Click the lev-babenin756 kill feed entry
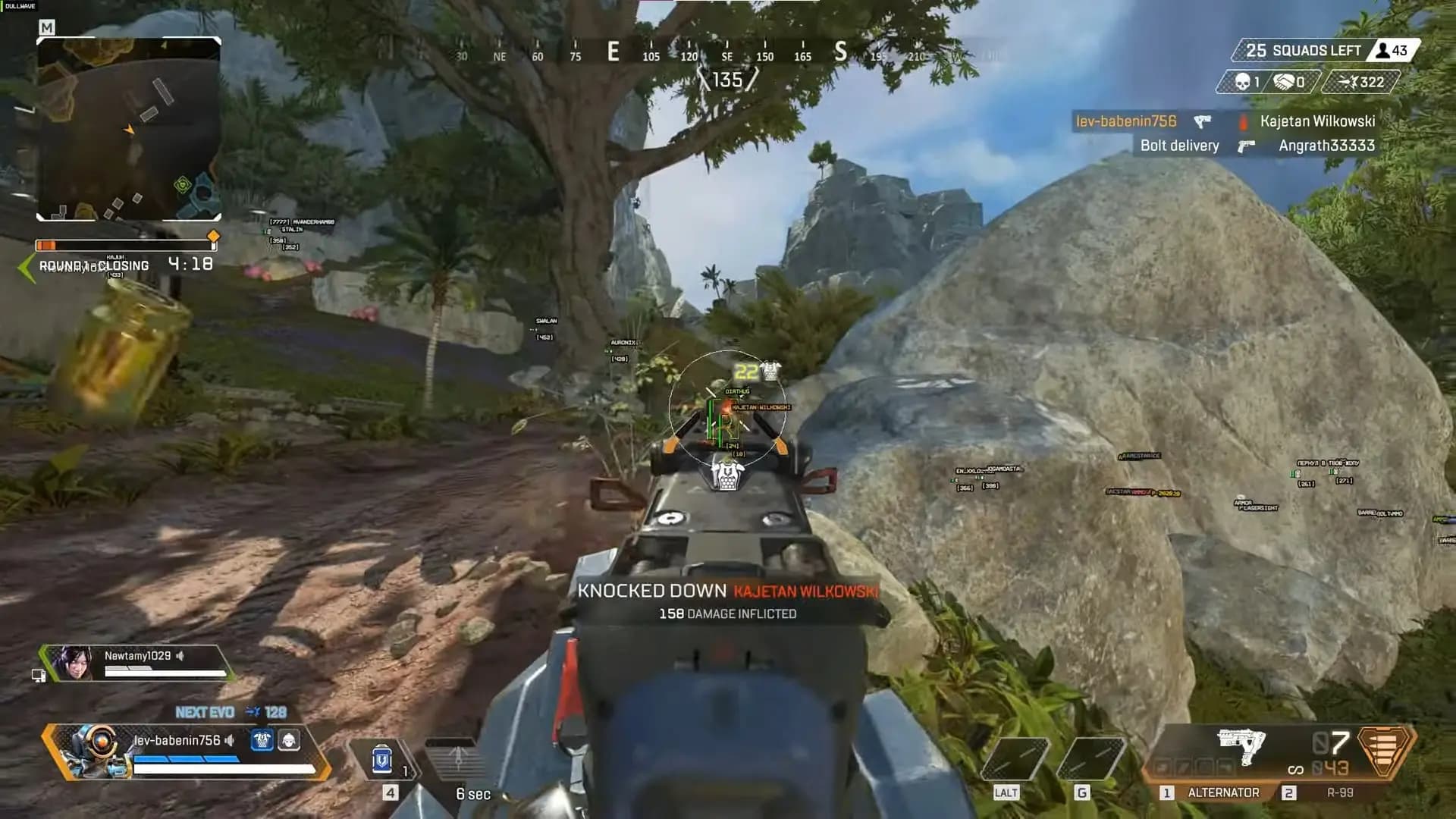The height and width of the screenshot is (819, 1456). point(1126,121)
